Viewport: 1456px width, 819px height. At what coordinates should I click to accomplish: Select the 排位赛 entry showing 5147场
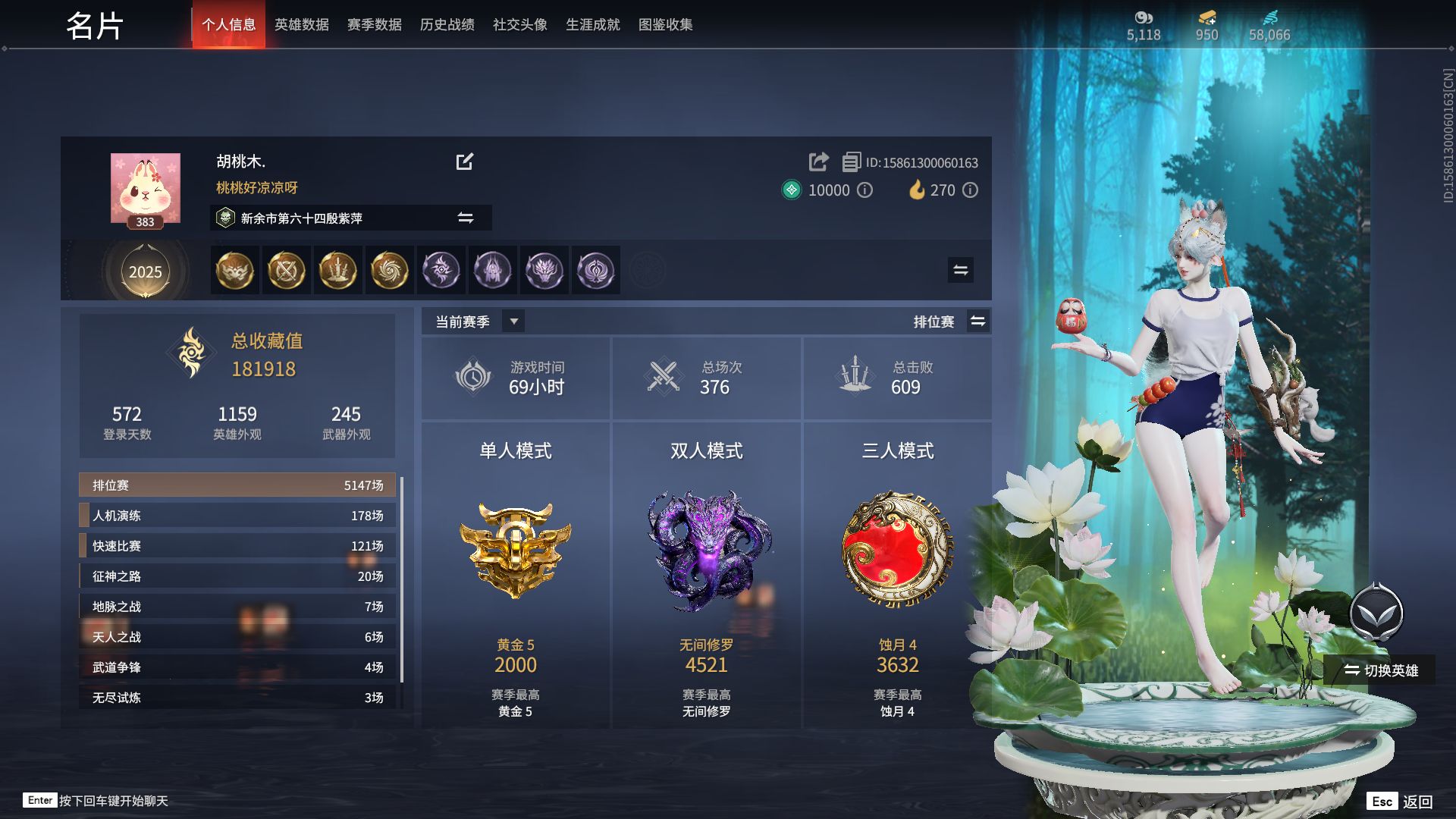click(237, 485)
